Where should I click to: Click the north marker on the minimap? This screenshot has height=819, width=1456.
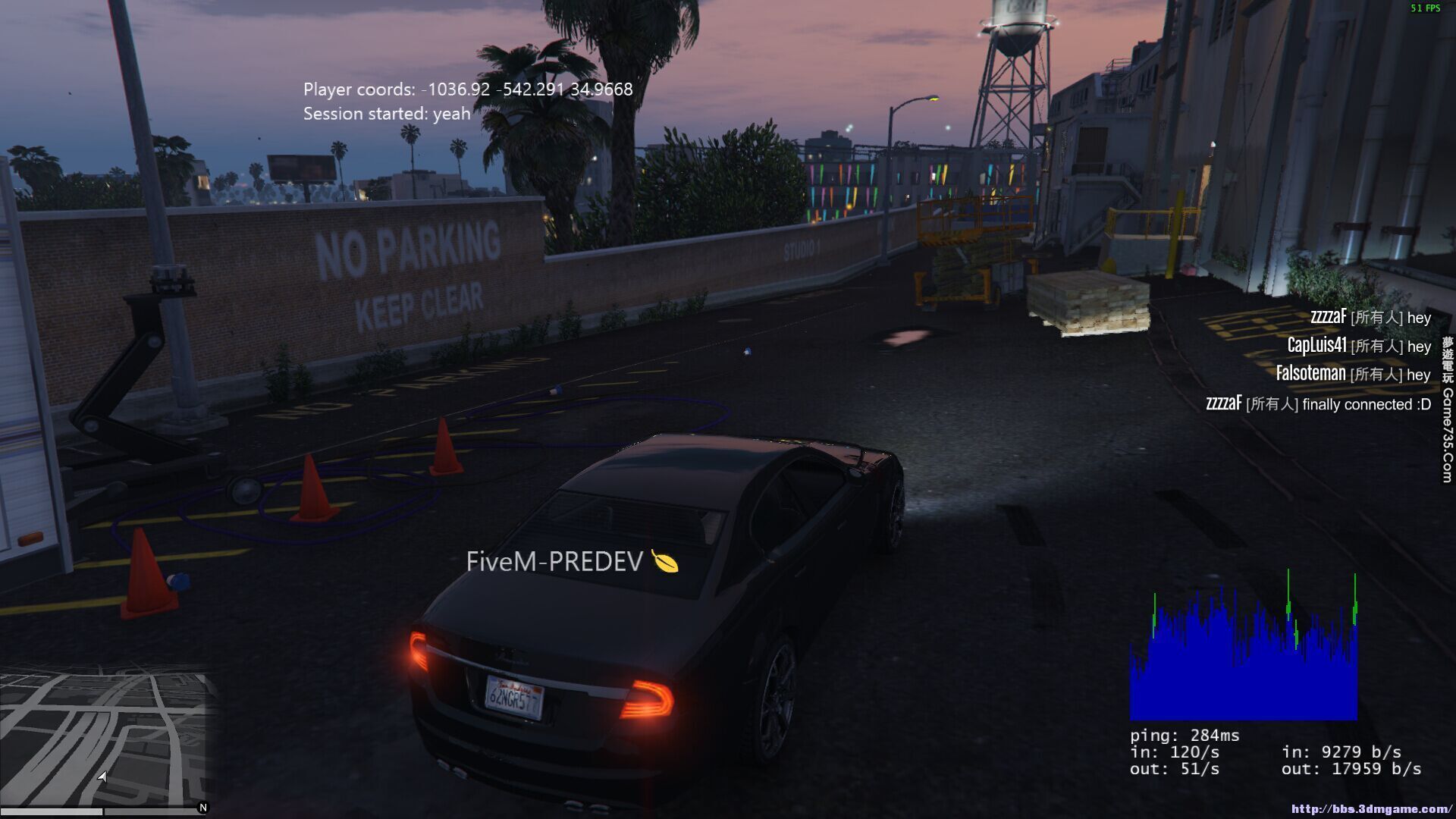pos(202,808)
